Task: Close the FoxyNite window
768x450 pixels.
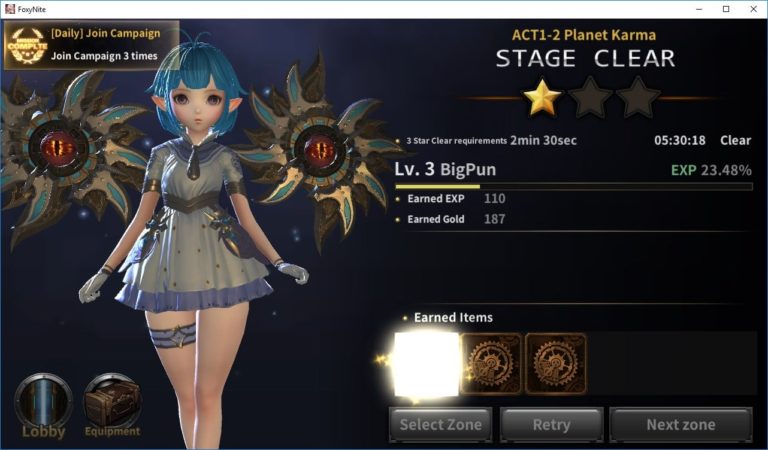Action: click(752, 9)
